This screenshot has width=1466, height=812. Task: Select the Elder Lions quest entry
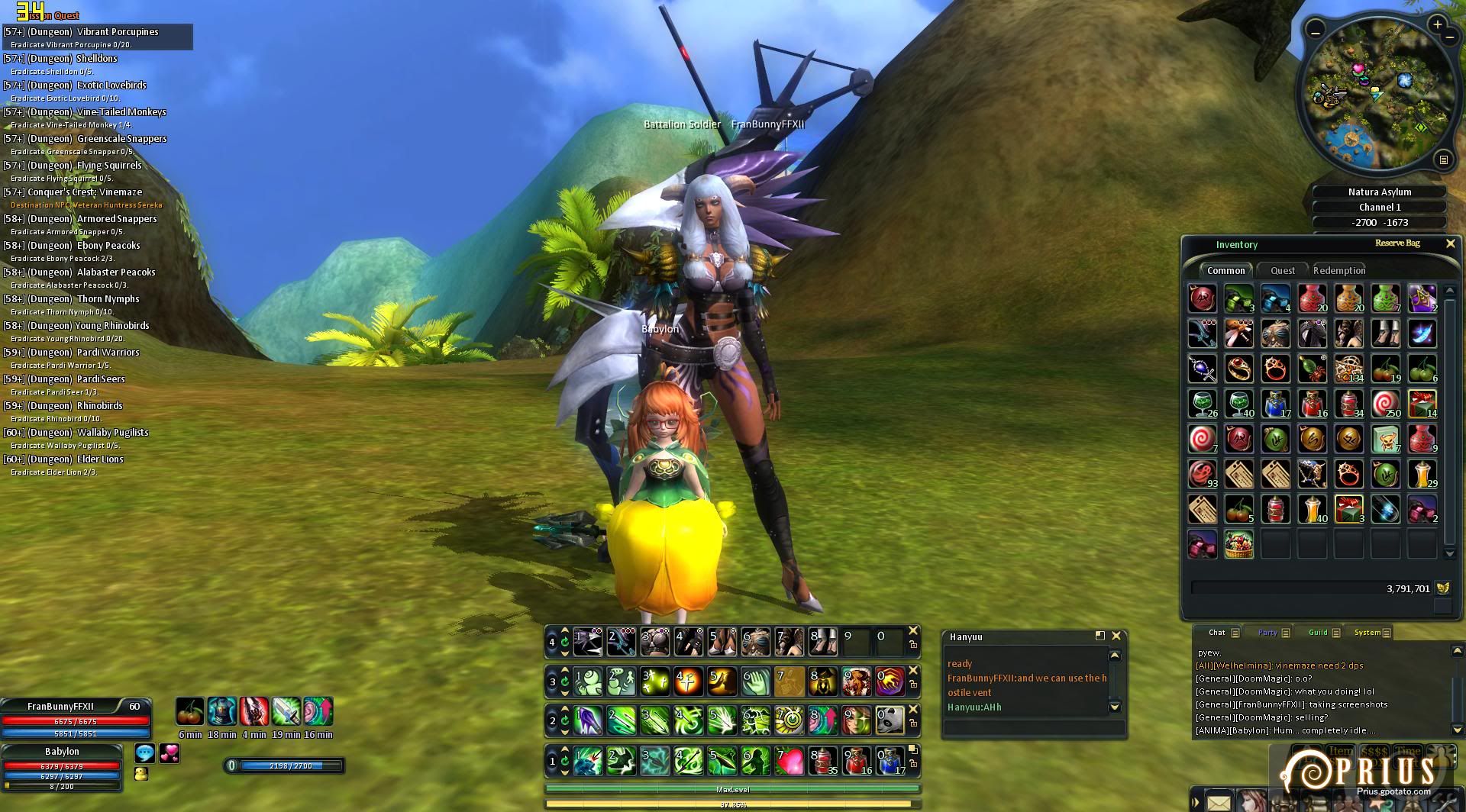[100, 459]
